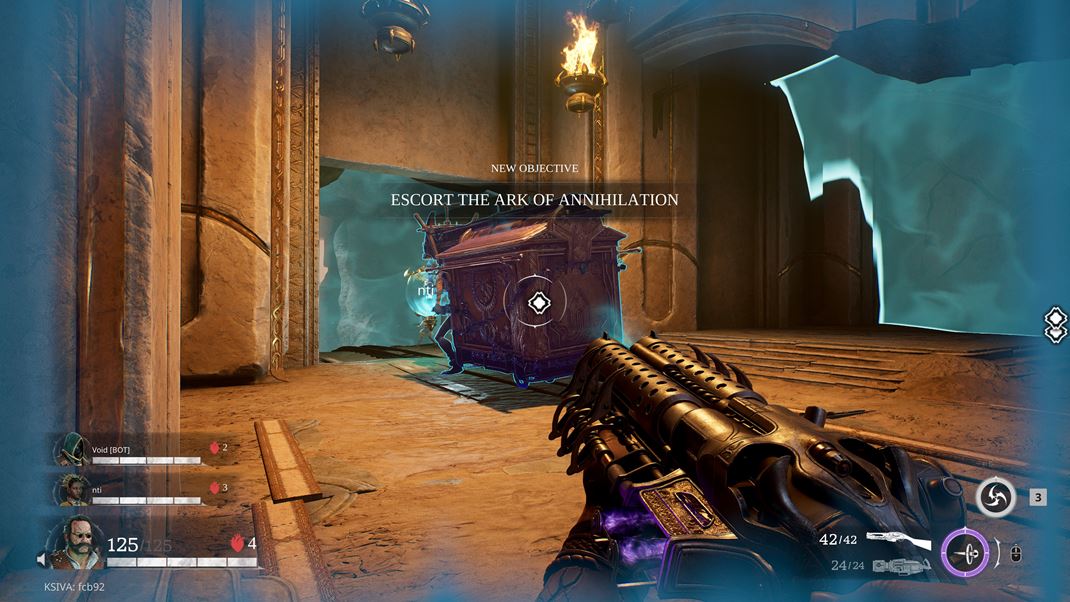This screenshot has width=1070, height=602.
Task: Click the speaker icon beside your portrait
Action: (x=42, y=561)
